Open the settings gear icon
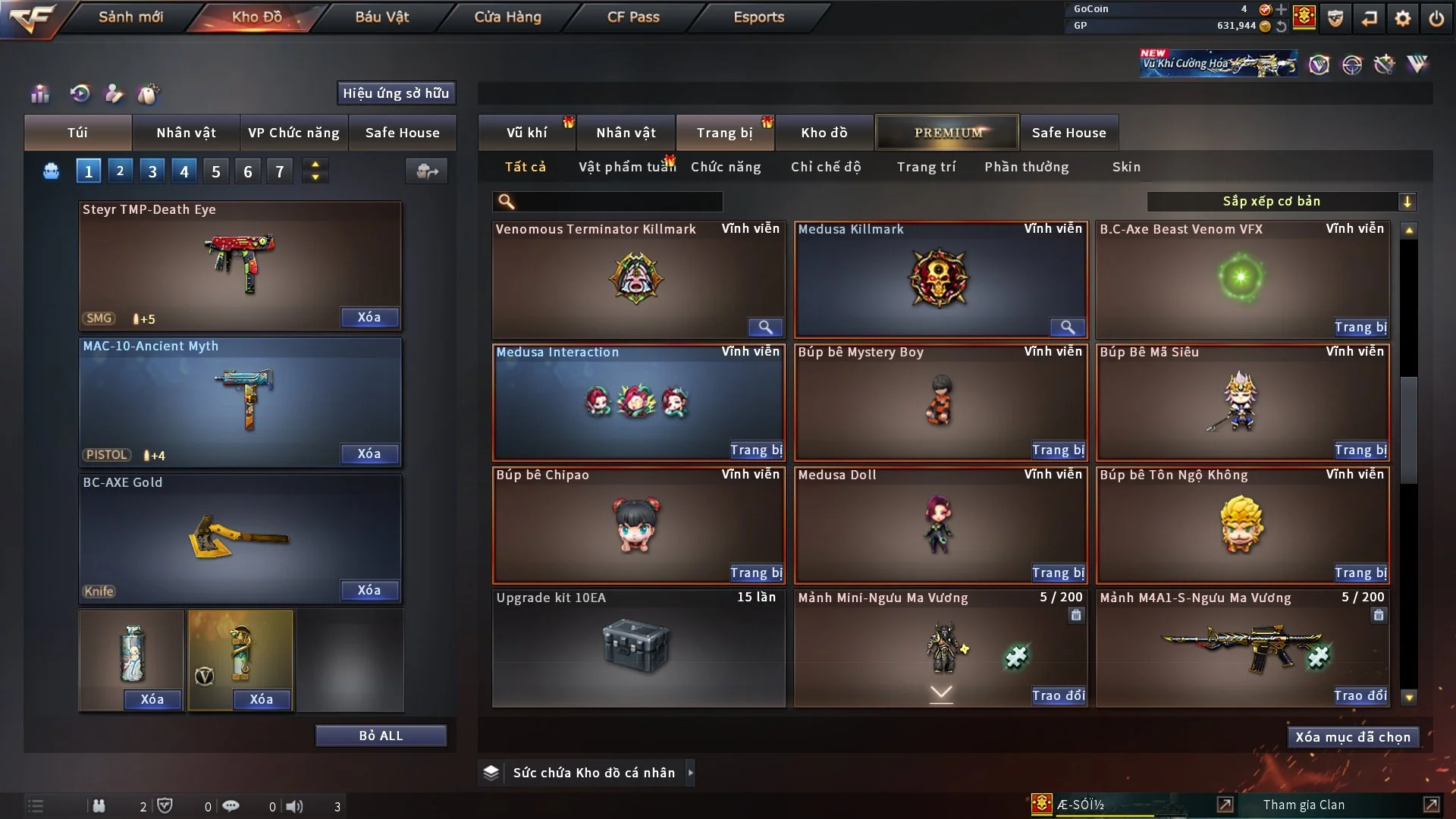Screen dimensions: 1456x819 tap(1403, 18)
